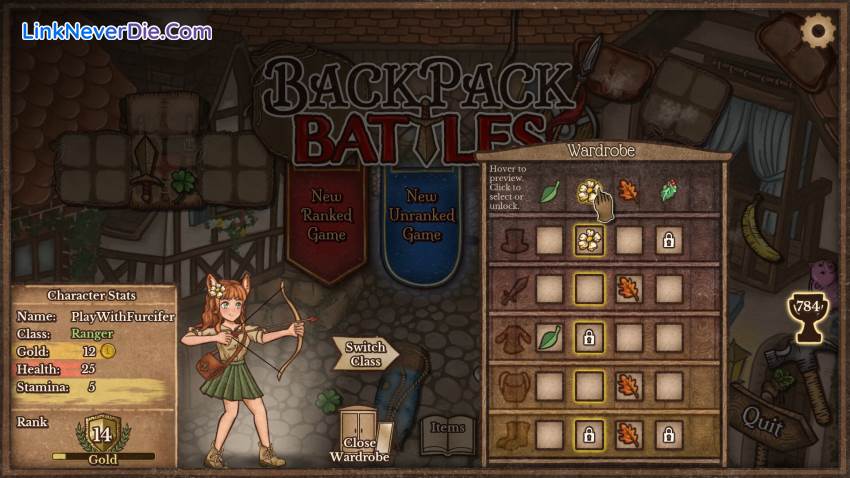Choose the autumn leaf weapon skin
The height and width of the screenshot is (478, 850).
click(628, 289)
